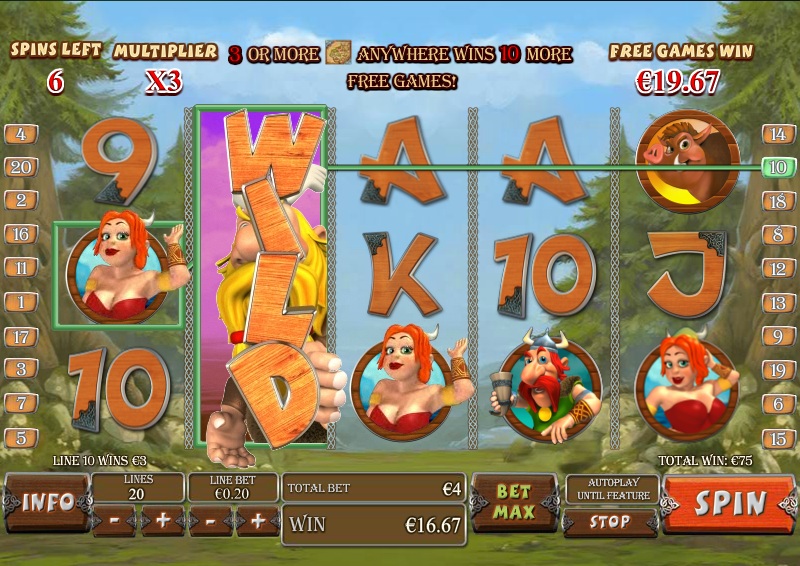The height and width of the screenshot is (566, 800).
Task: Select payline marker 17
Action: tap(21, 336)
